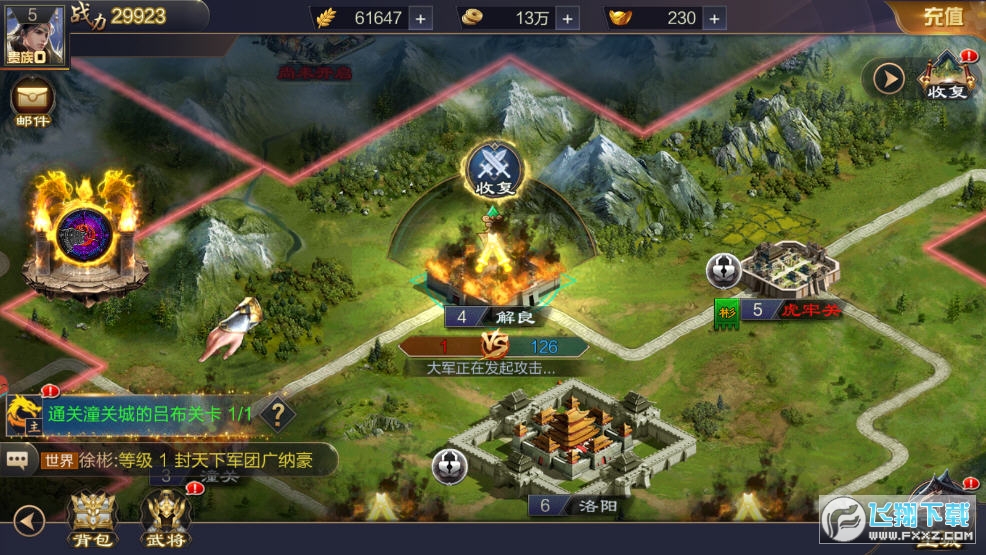The image size is (986, 555).
Task: Open the world chat message bar
Action: [170, 460]
